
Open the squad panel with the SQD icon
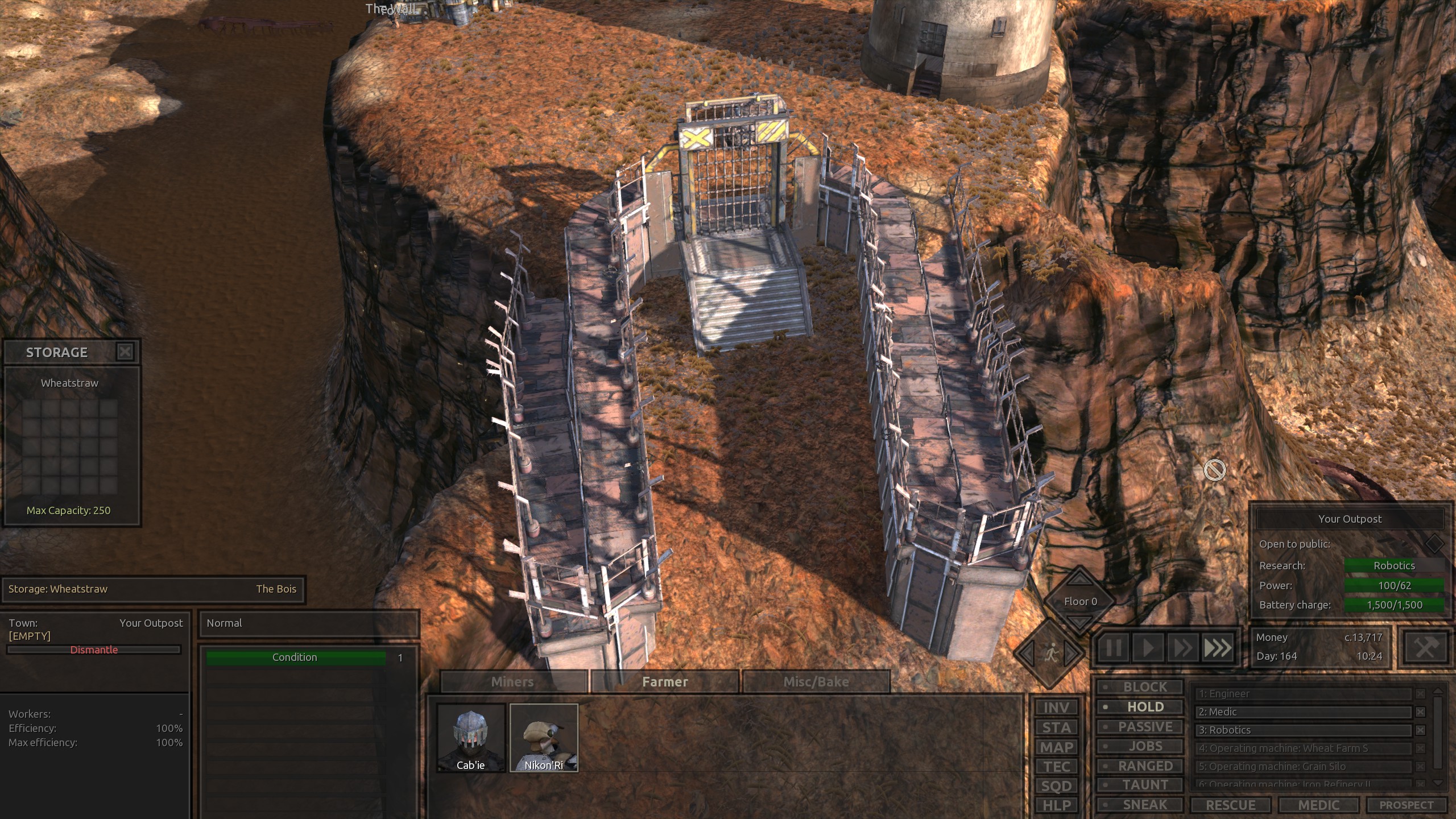(x=1056, y=786)
